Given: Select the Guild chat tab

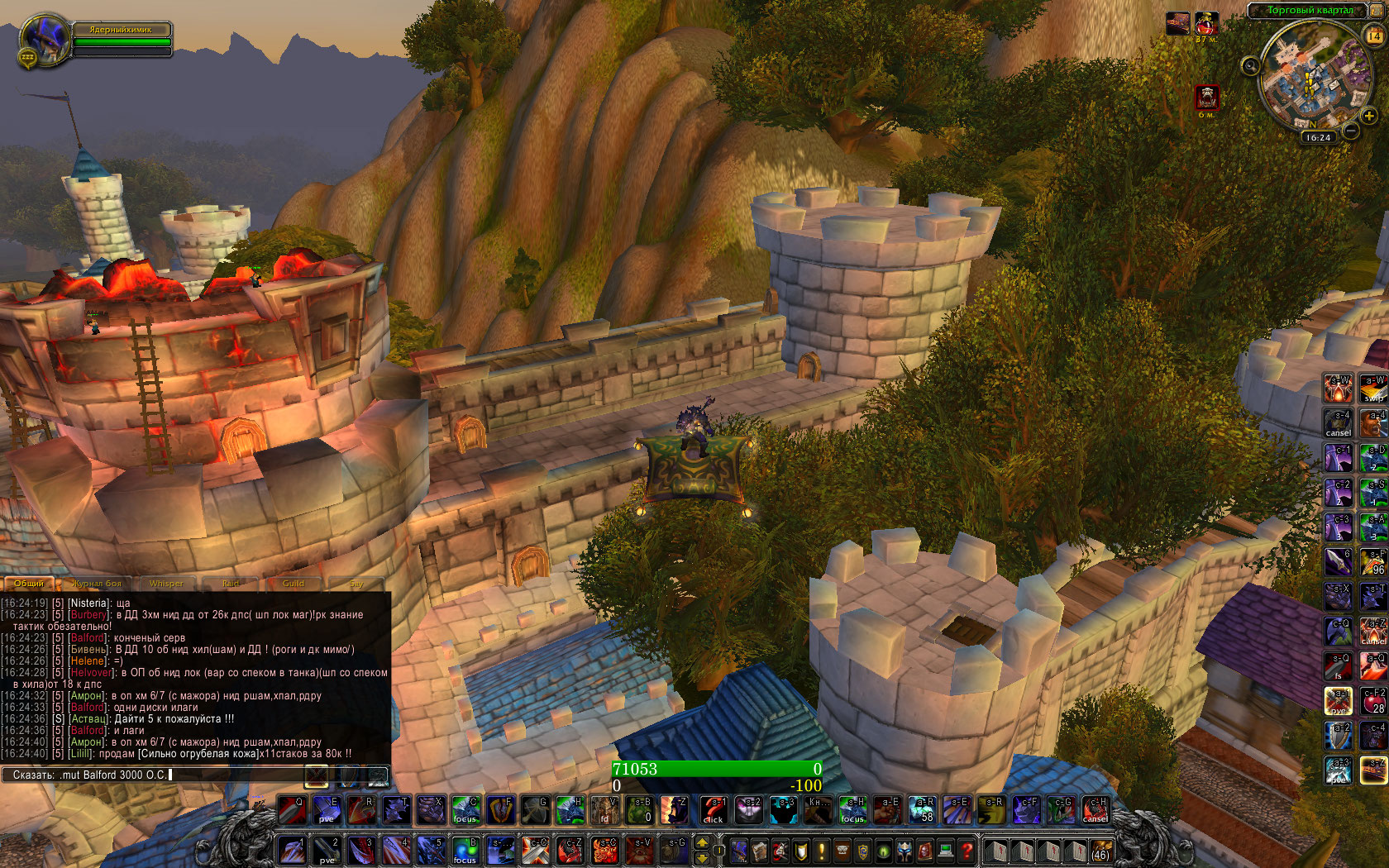Looking at the screenshot, I should click(294, 584).
